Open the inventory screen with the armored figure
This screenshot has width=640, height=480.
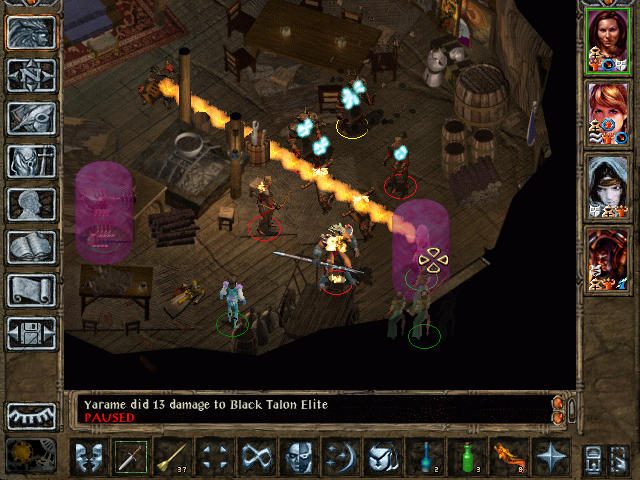(32, 161)
